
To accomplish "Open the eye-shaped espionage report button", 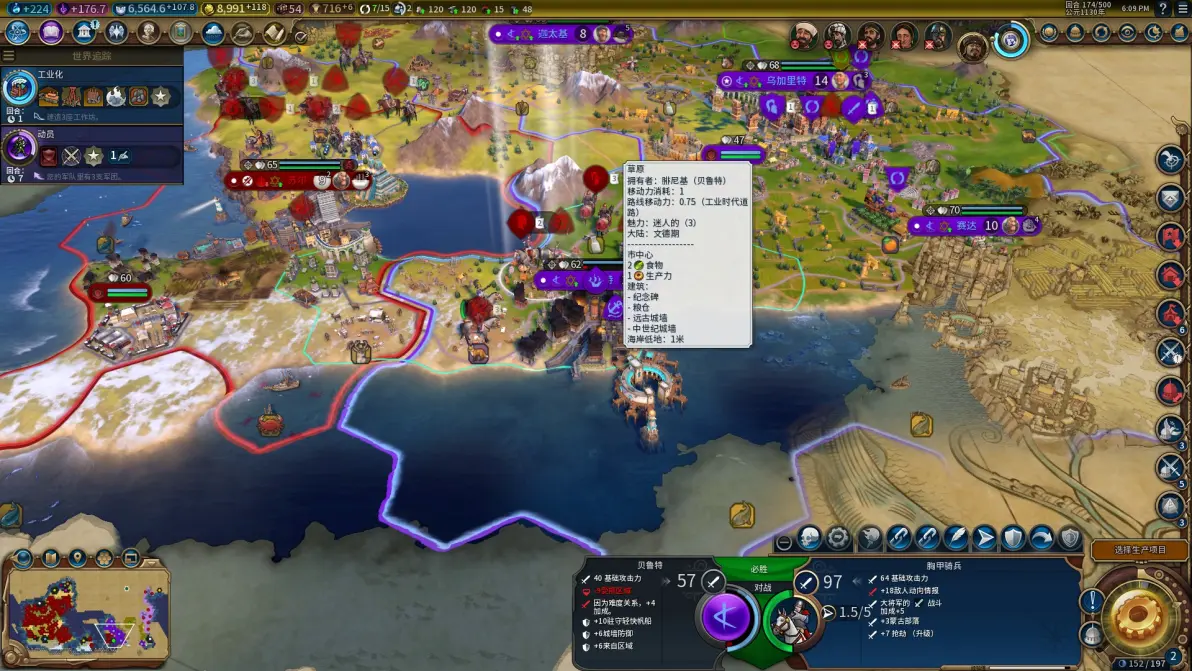I will pyautogui.click(x=1128, y=32).
